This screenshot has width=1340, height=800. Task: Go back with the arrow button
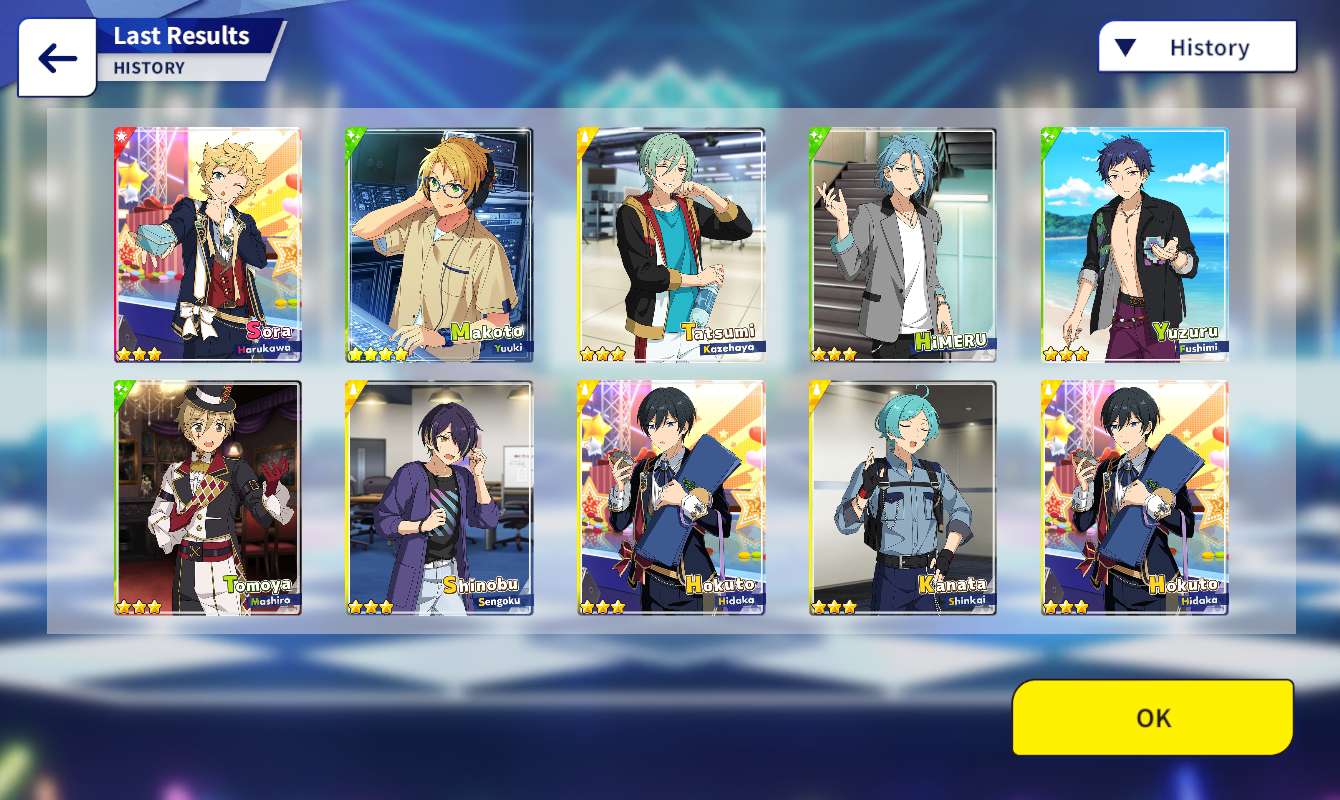click(x=57, y=59)
